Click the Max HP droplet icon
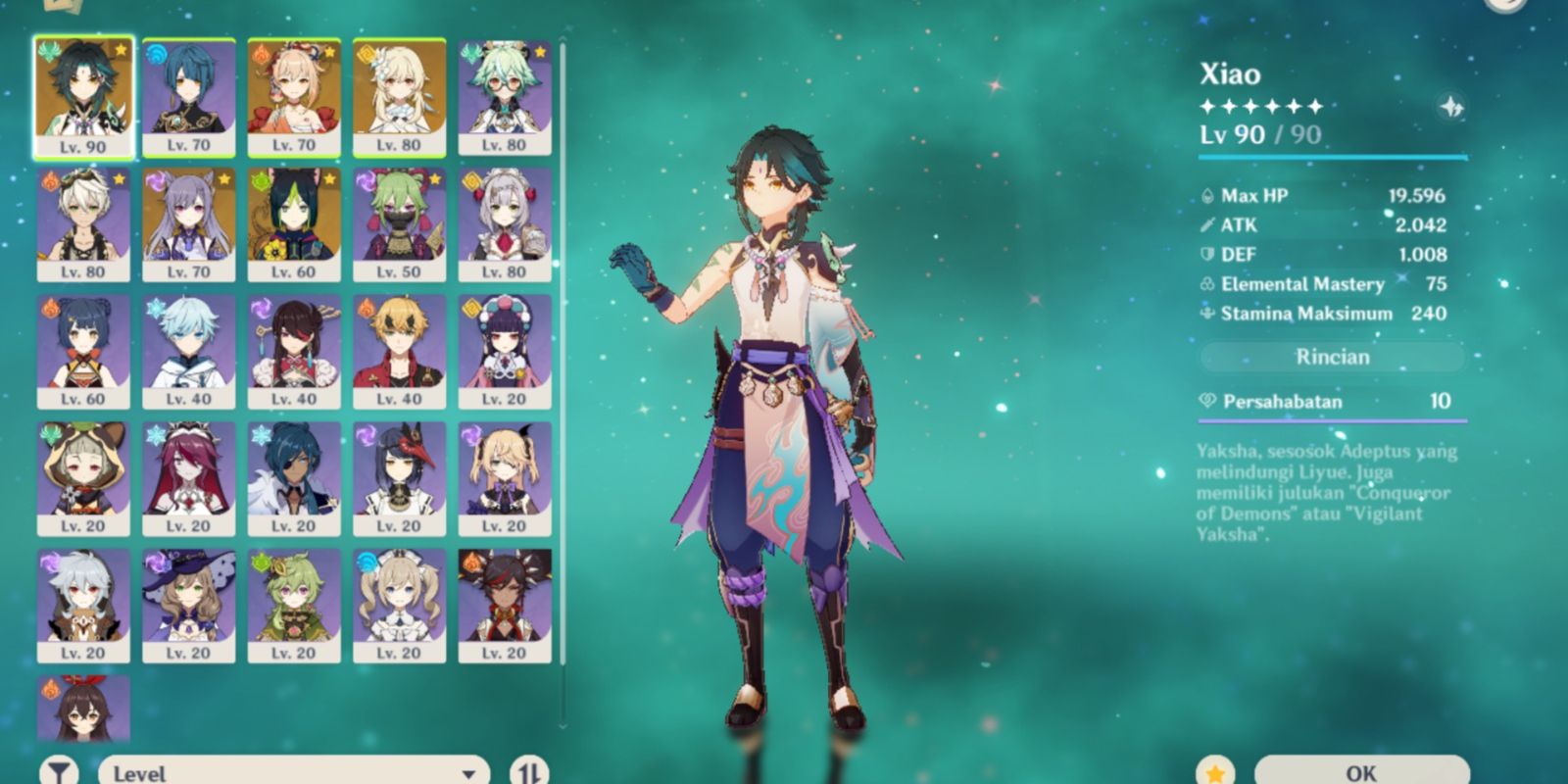1568x784 pixels. click(x=1209, y=195)
